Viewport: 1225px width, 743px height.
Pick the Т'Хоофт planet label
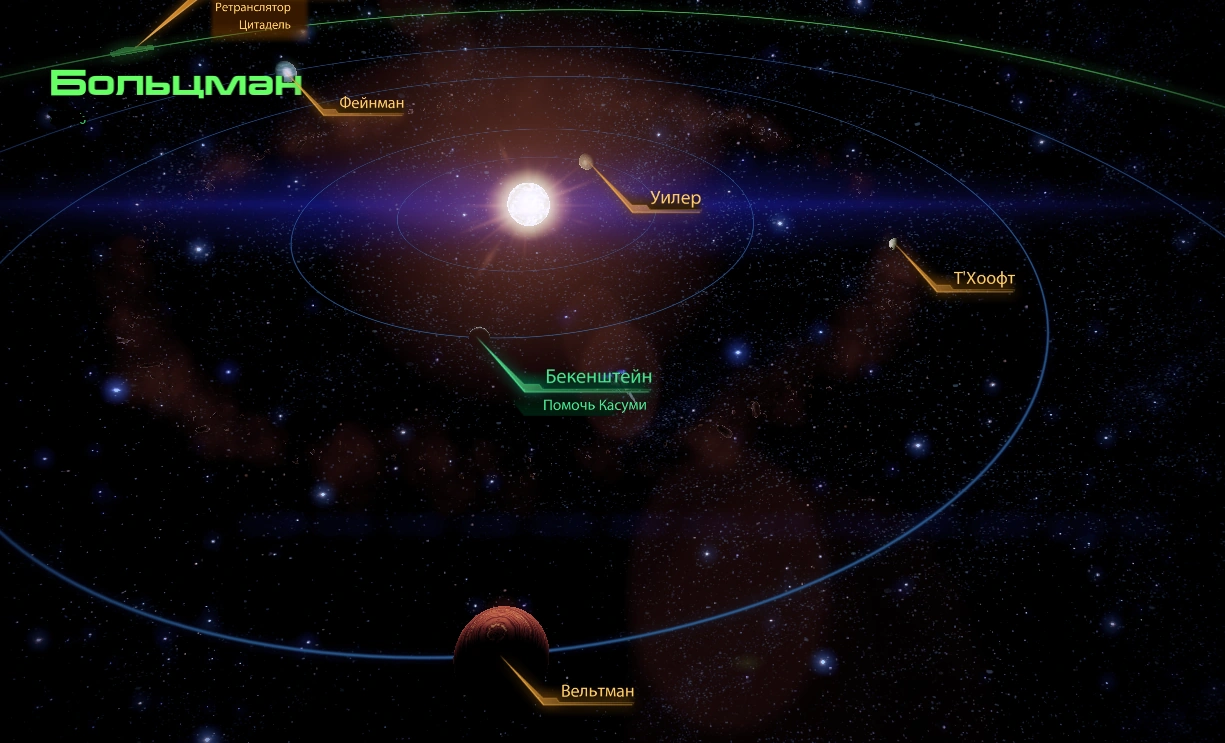click(984, 279)
